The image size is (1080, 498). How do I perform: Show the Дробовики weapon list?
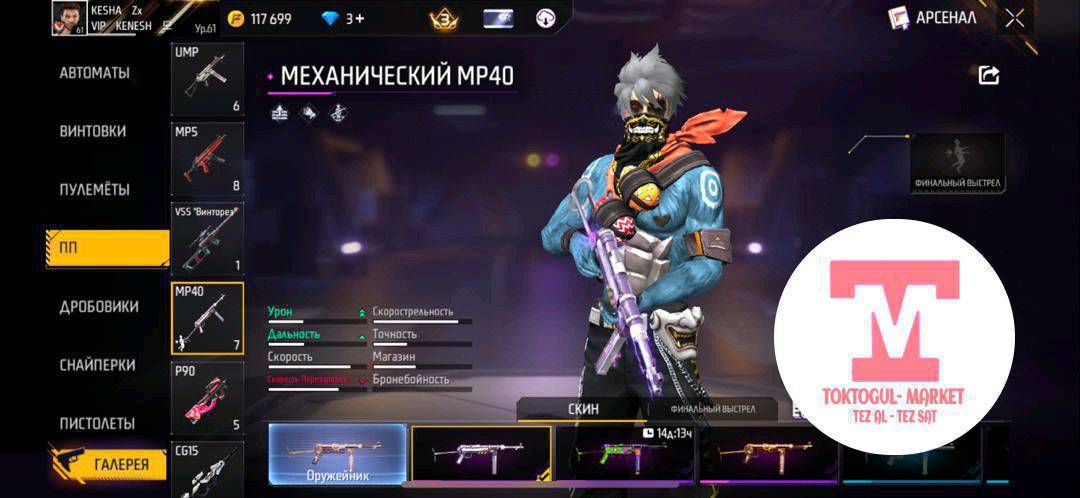98,306
